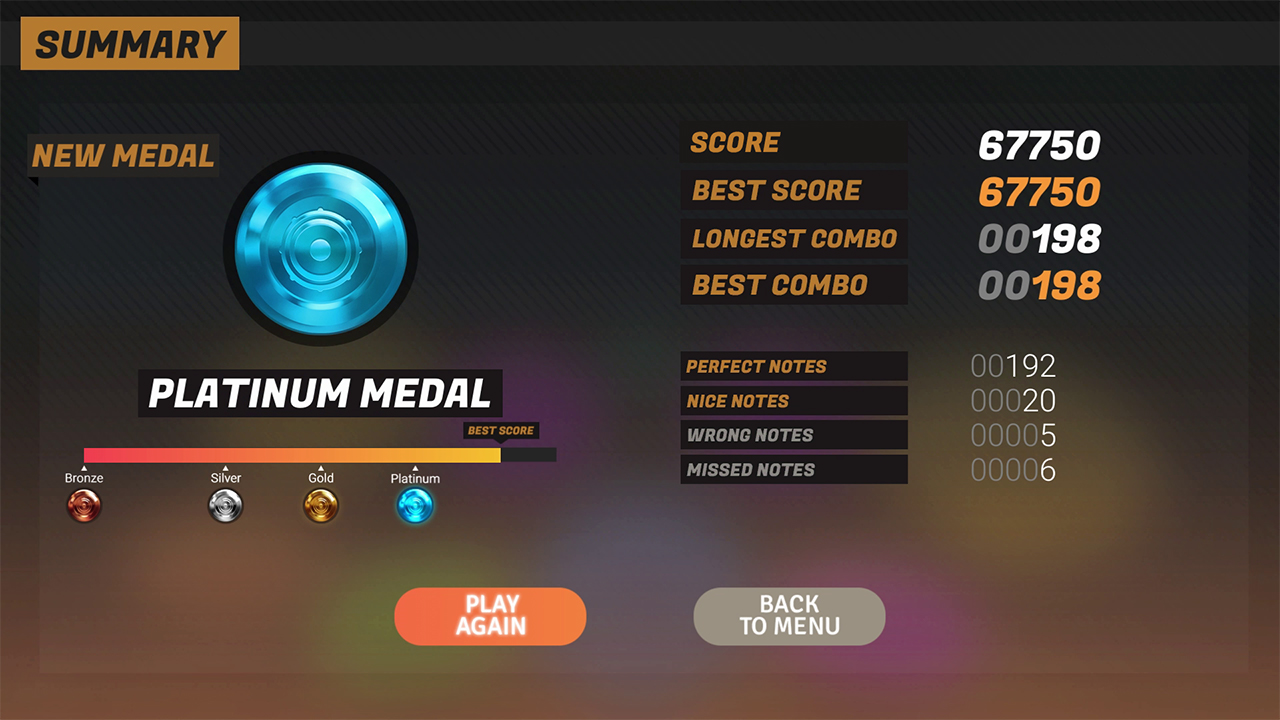
Task: Expand the SCORE field details
Action: pyautogui.click(x=794, y=142)
